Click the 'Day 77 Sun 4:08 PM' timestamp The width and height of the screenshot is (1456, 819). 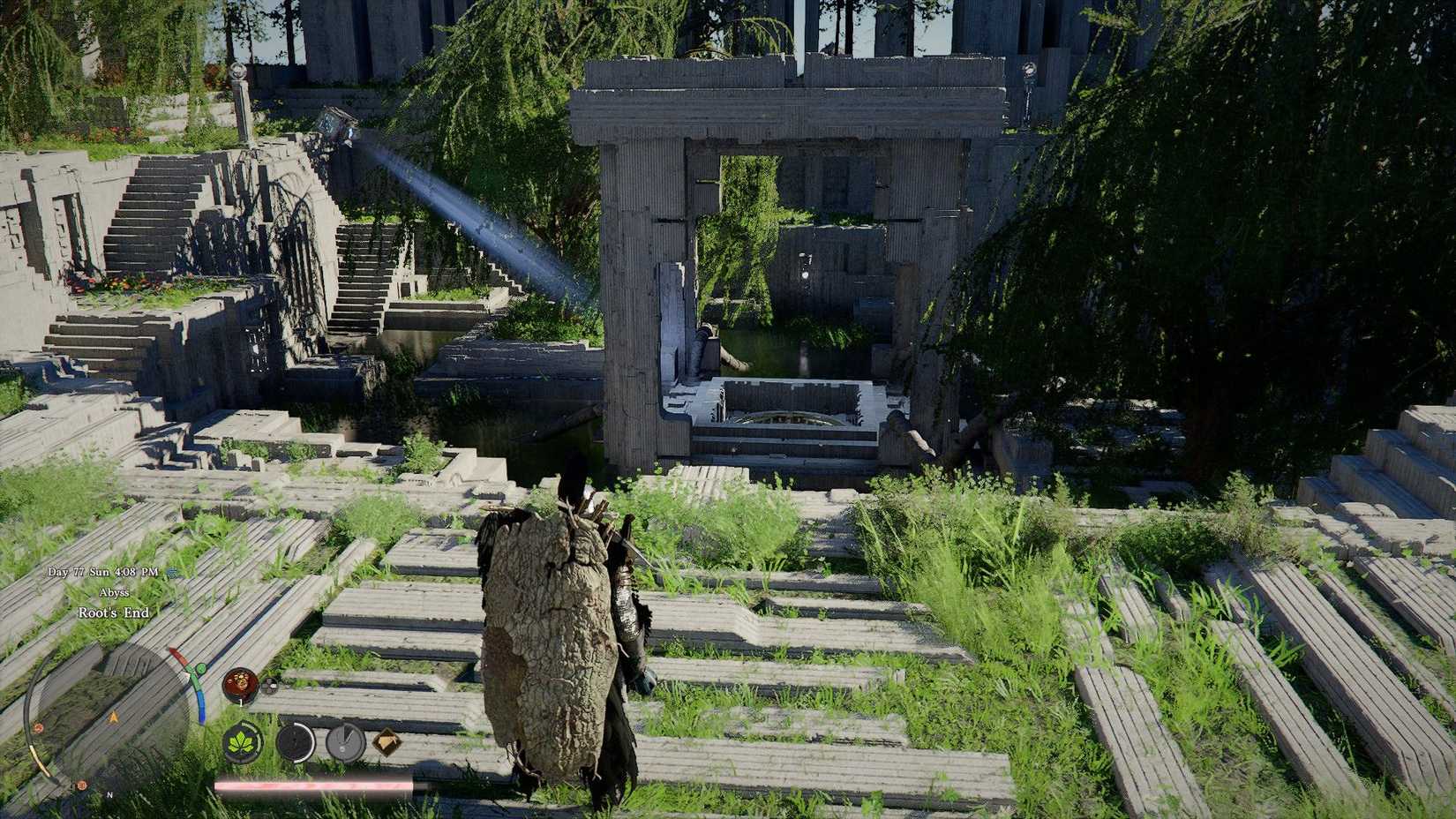(x=103, y=572)
